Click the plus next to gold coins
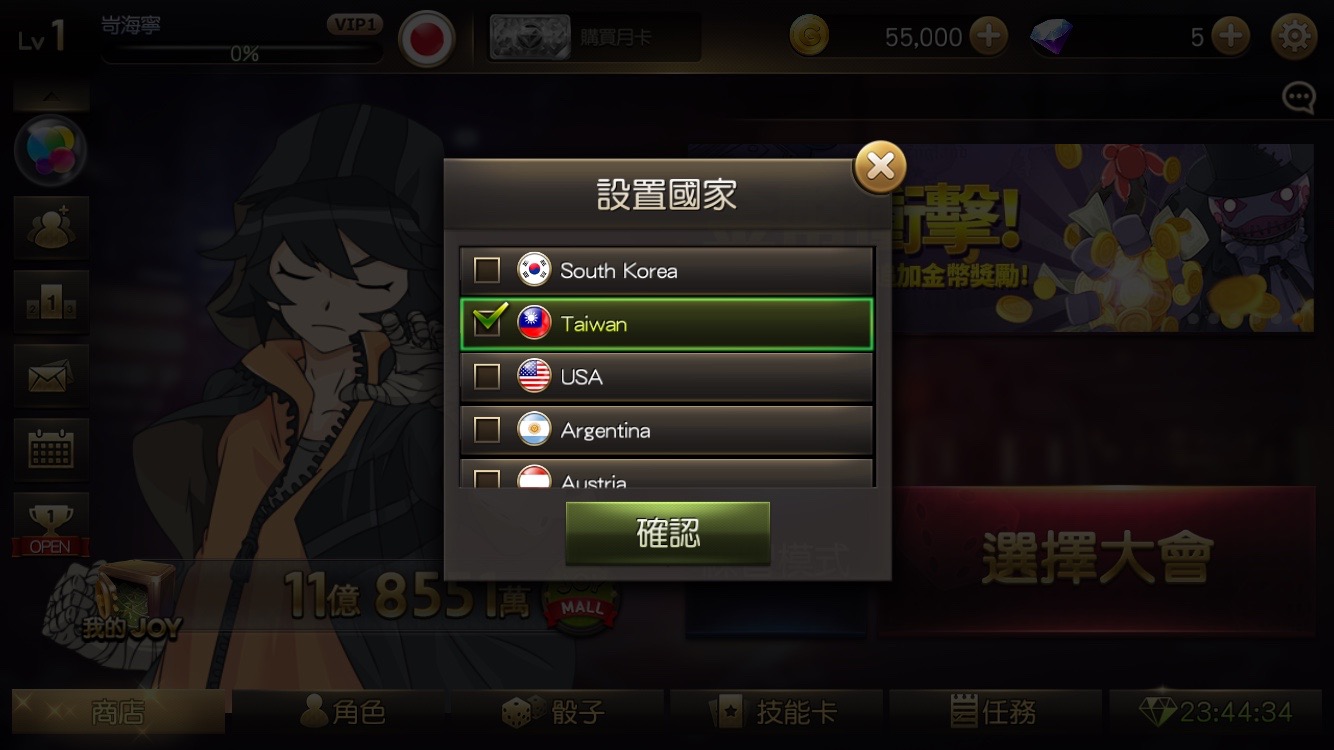 (x=988, y=36)
